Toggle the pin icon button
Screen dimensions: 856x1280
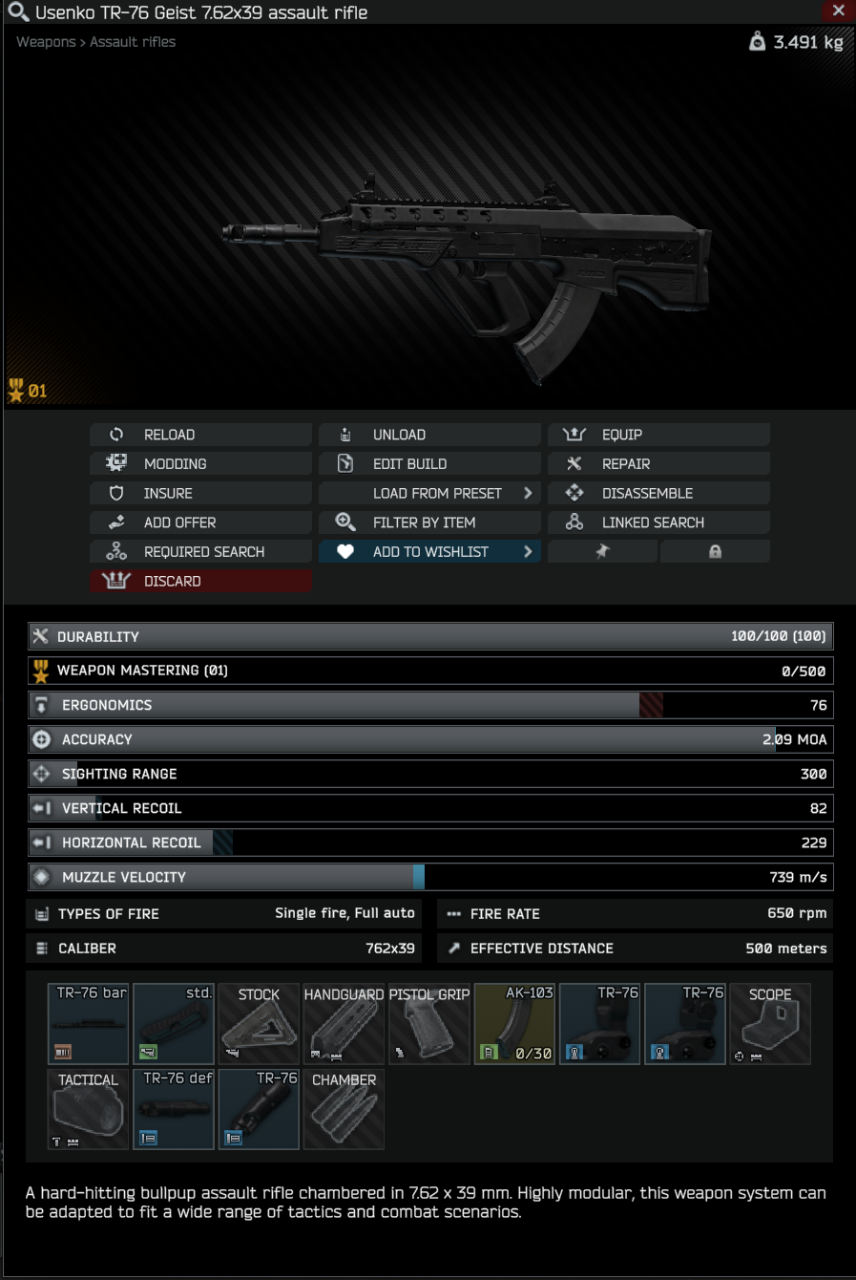[602, 552]
